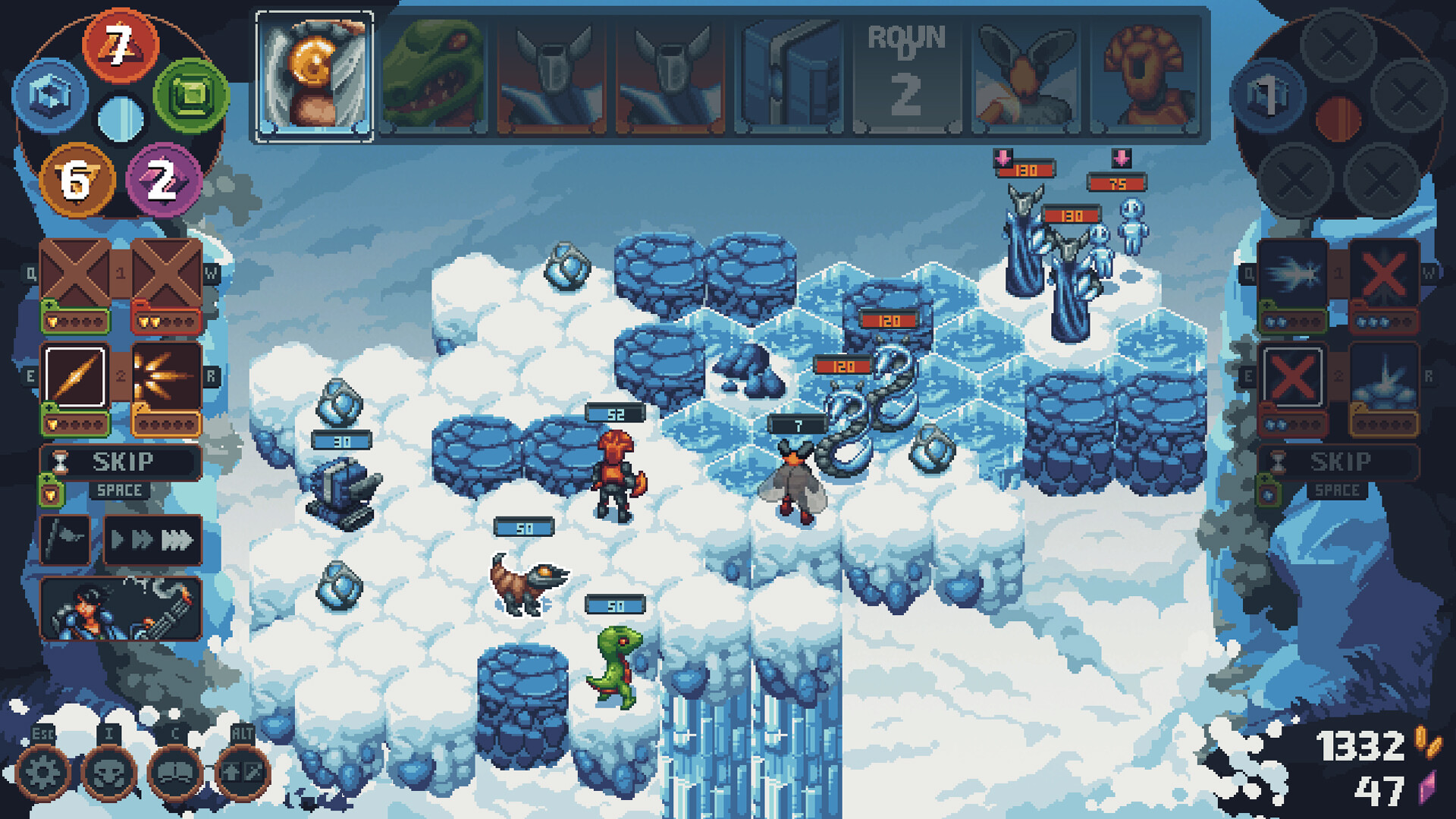This screenshot has width=1456, height=819.
Task: Enable the triple-arrow fastest battle speed
Action: 177,538
